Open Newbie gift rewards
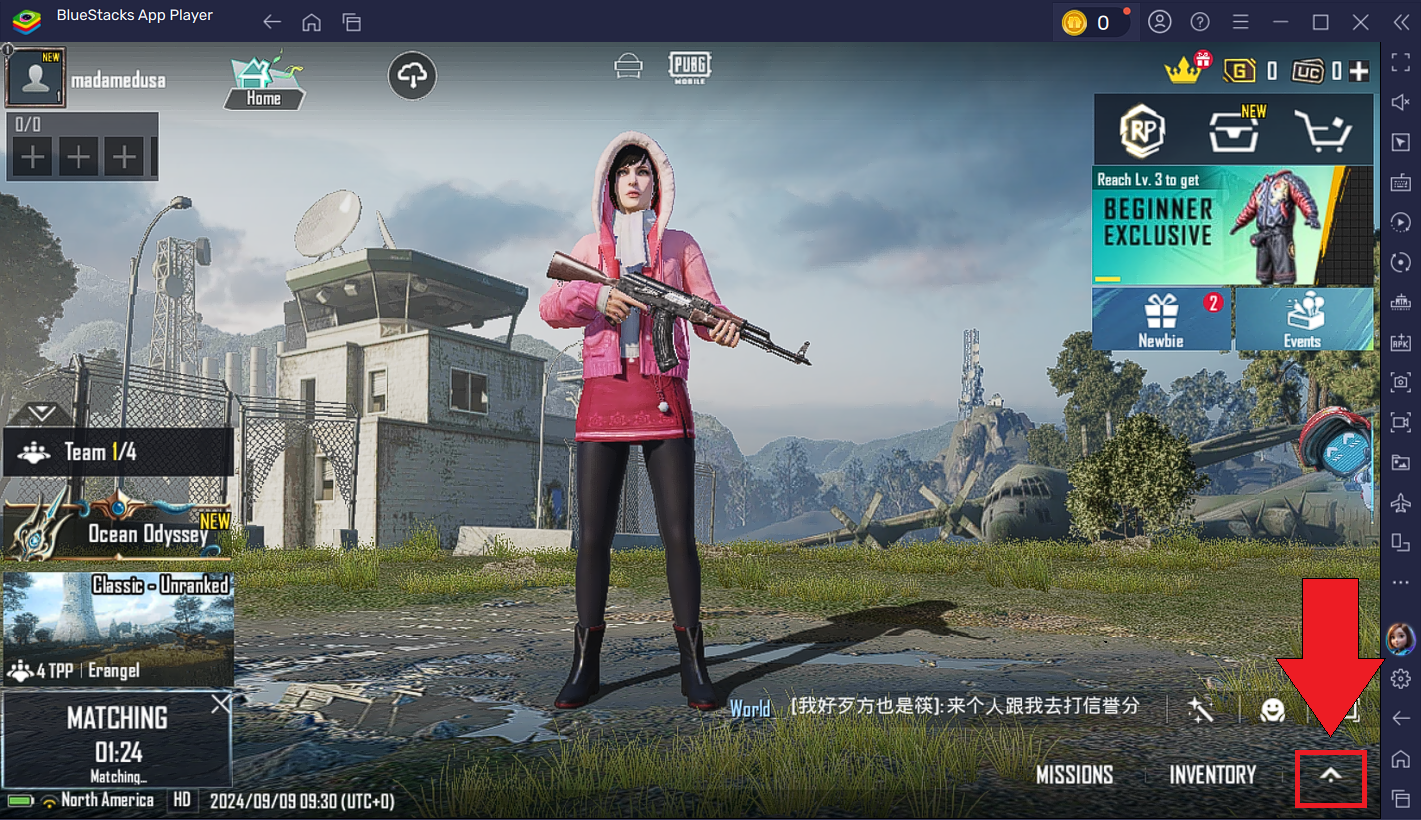Screen dimensions: 1421x820 1160,320
